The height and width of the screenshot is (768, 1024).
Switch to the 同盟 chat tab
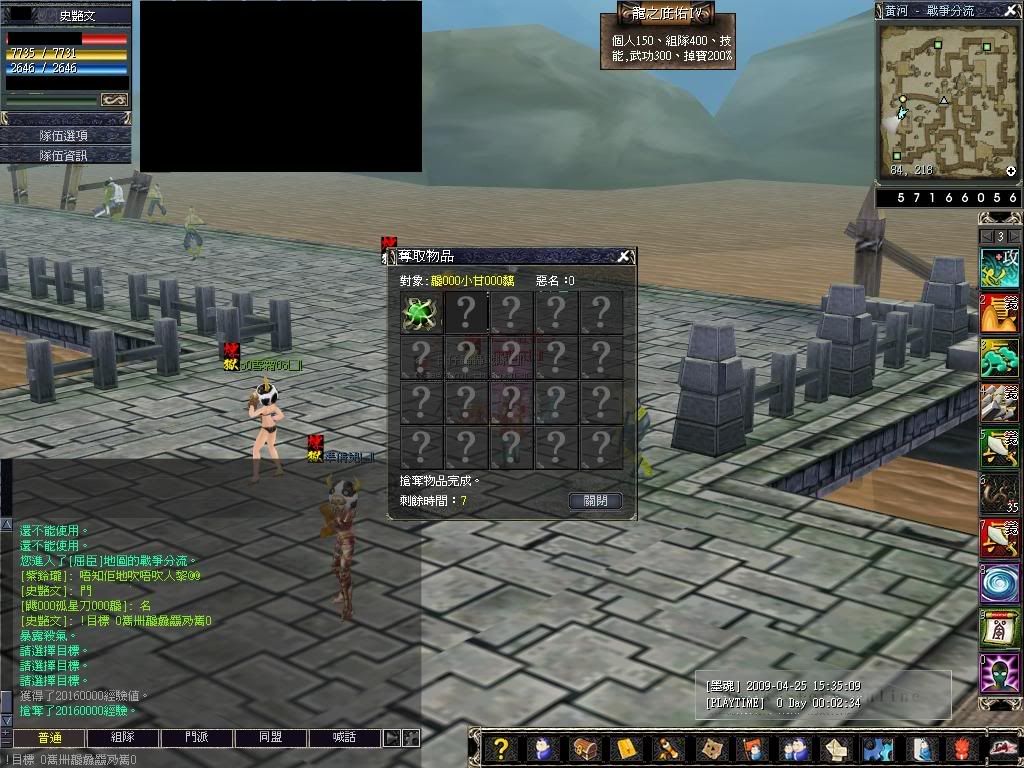click(271, 738)
